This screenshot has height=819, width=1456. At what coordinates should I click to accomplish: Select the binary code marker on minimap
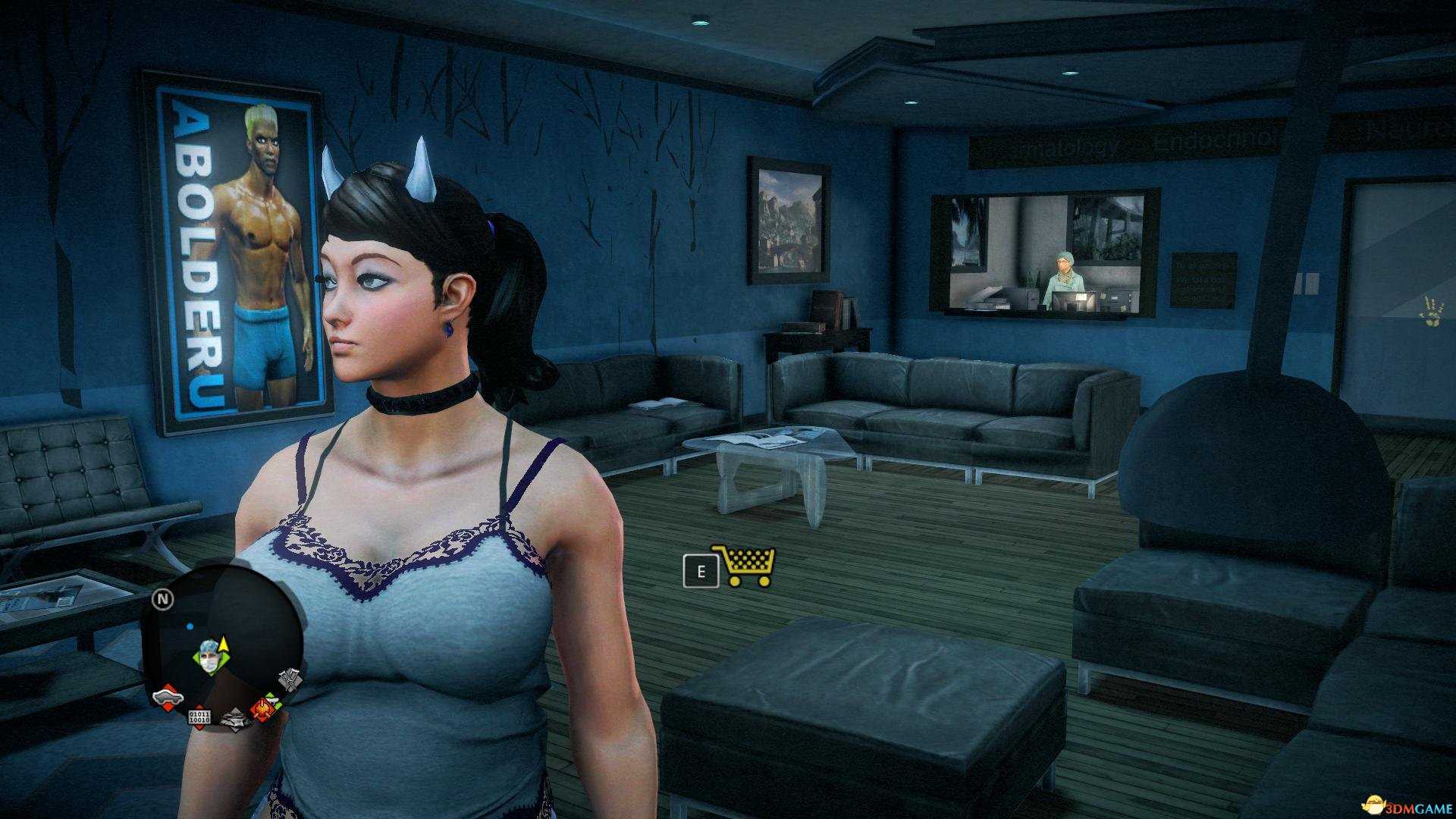199,717
